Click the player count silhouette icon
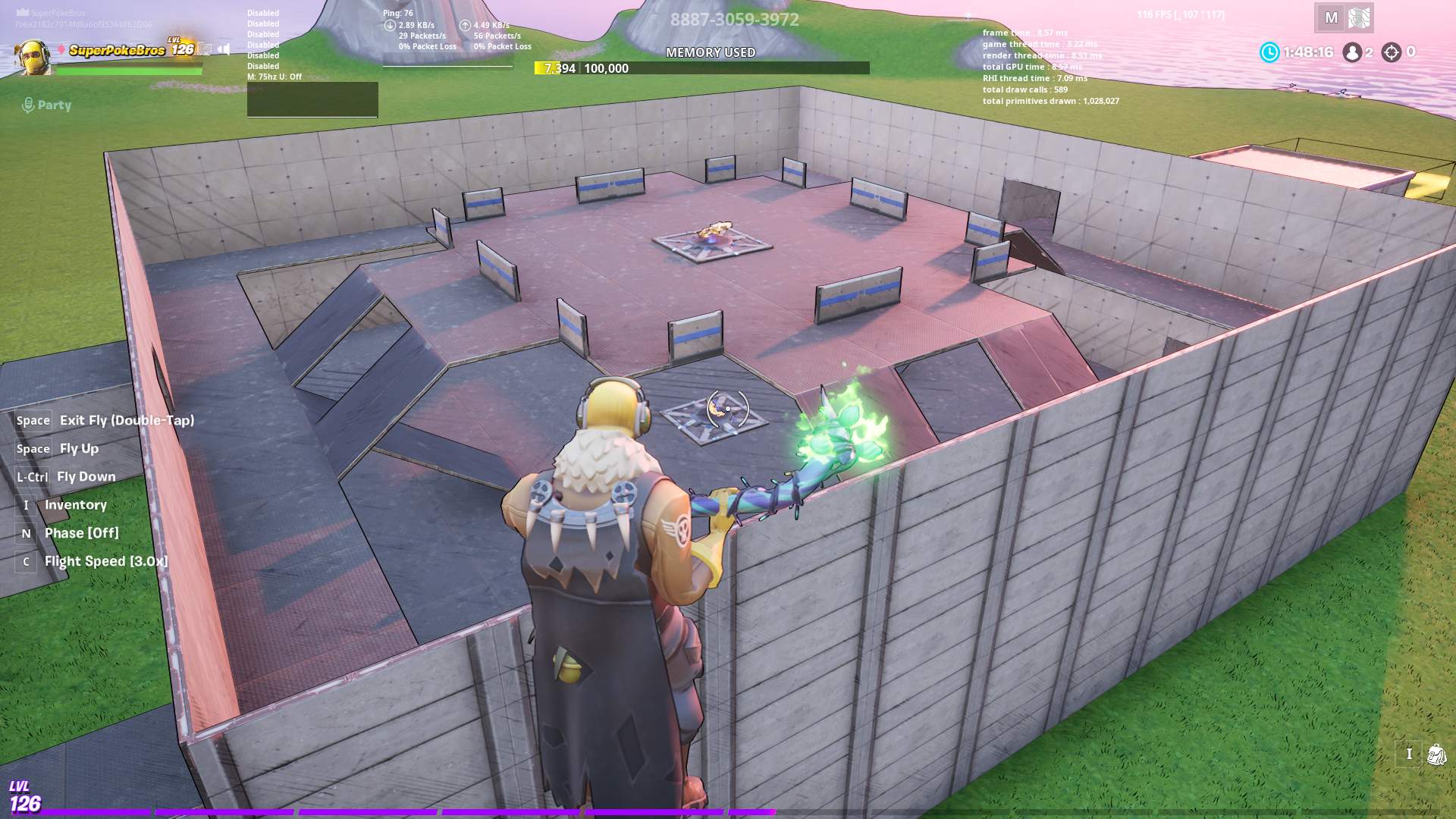Screen dimensions: 1456x819 pos(1352,52)
